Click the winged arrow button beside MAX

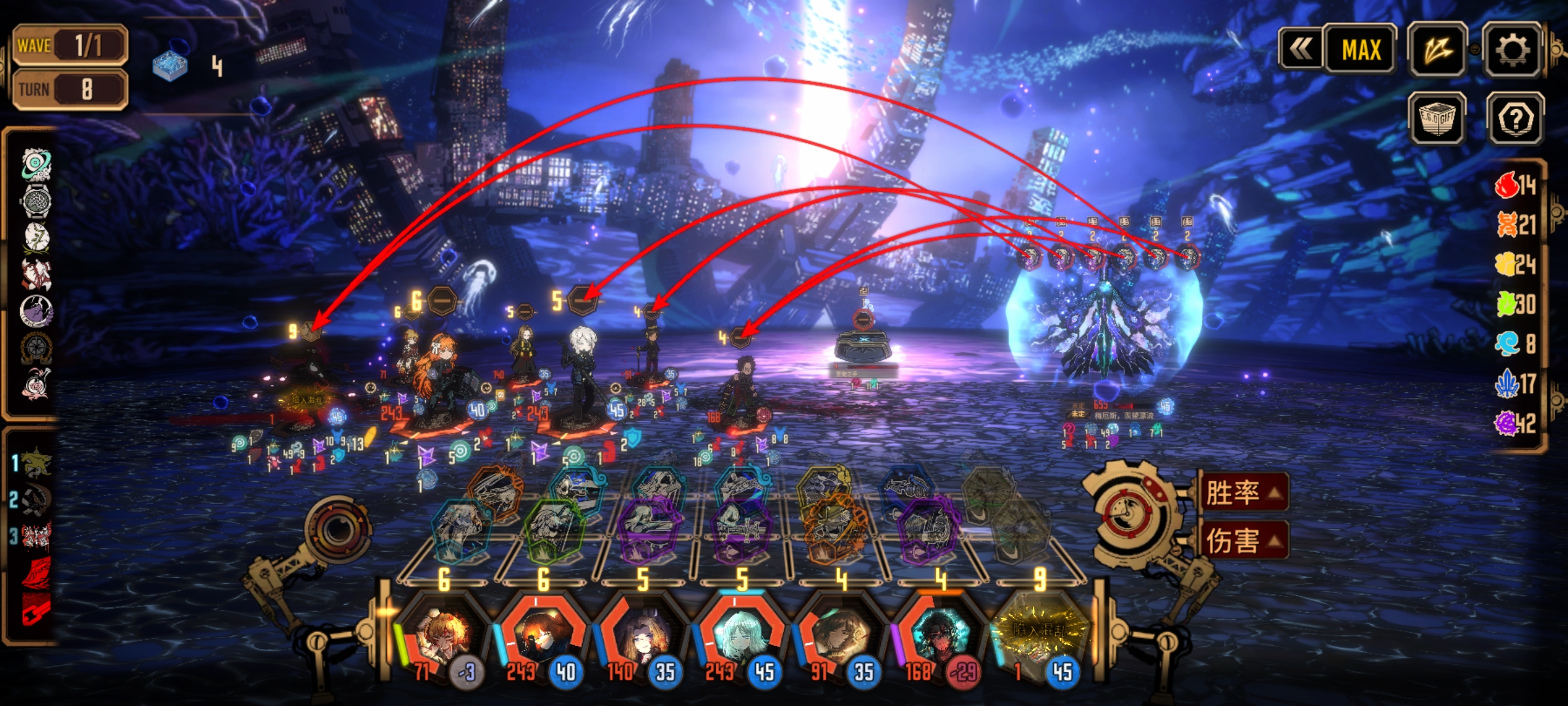[1438, 50]
